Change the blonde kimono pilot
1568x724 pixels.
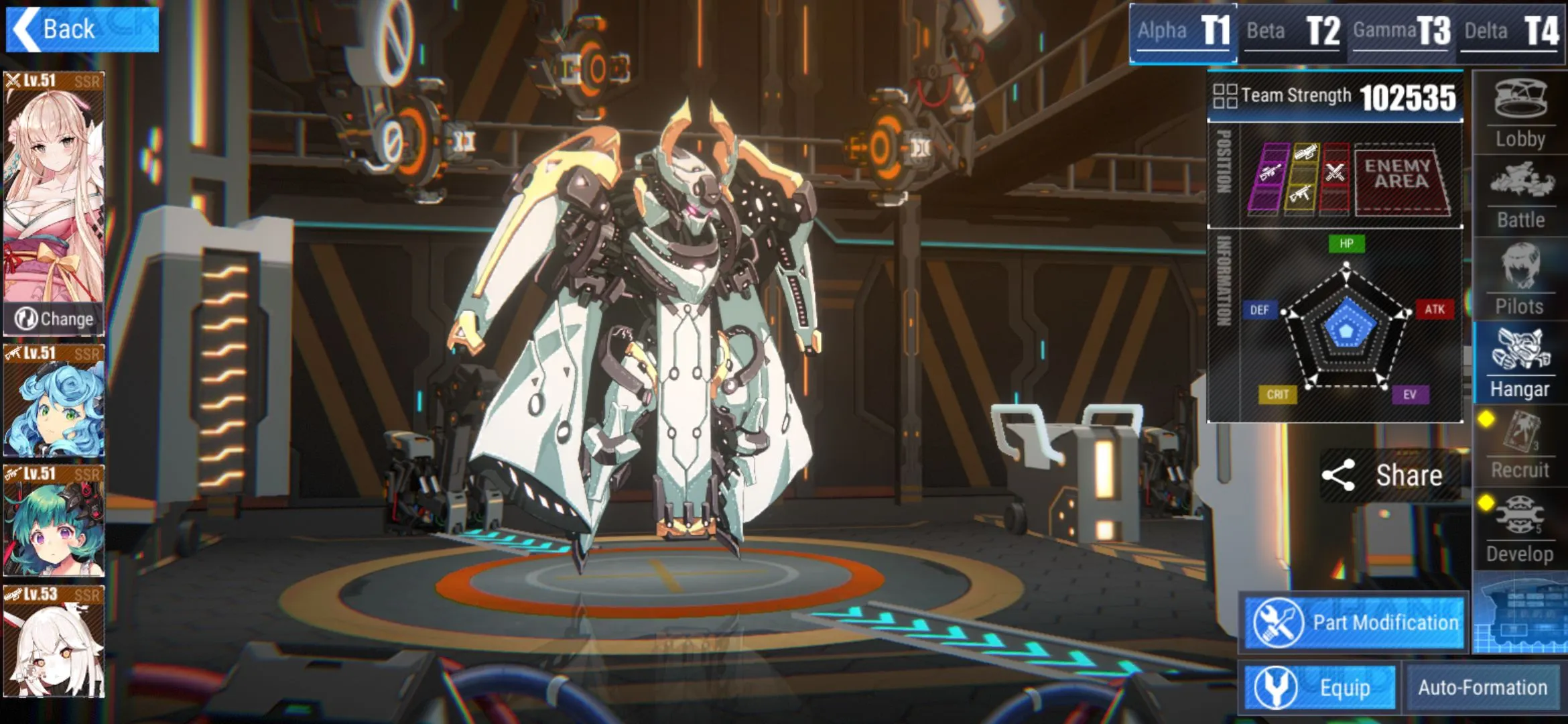pyautogui.click(x=54, y=319)
